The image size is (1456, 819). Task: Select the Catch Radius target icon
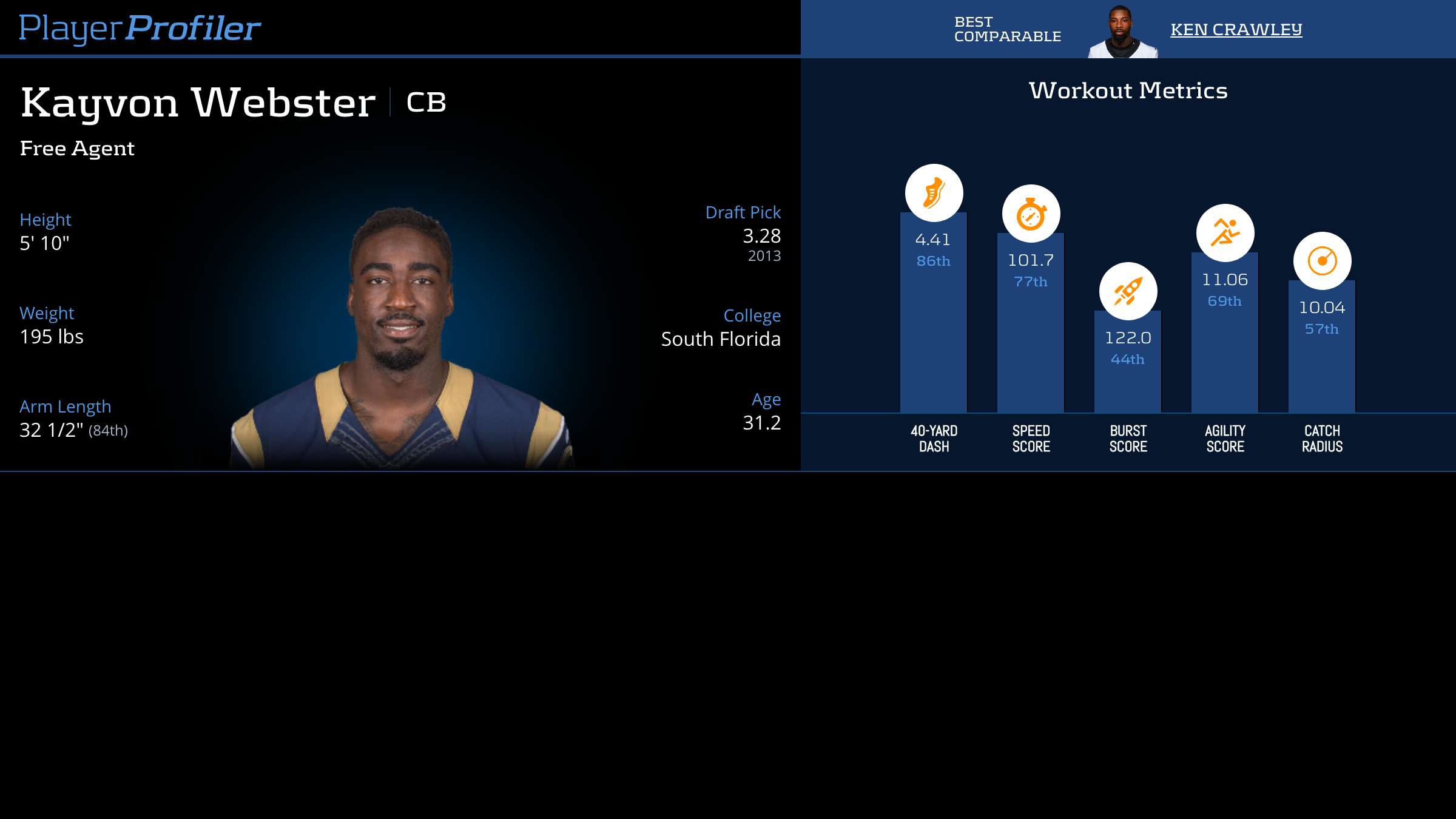[x=1322, y=261]
